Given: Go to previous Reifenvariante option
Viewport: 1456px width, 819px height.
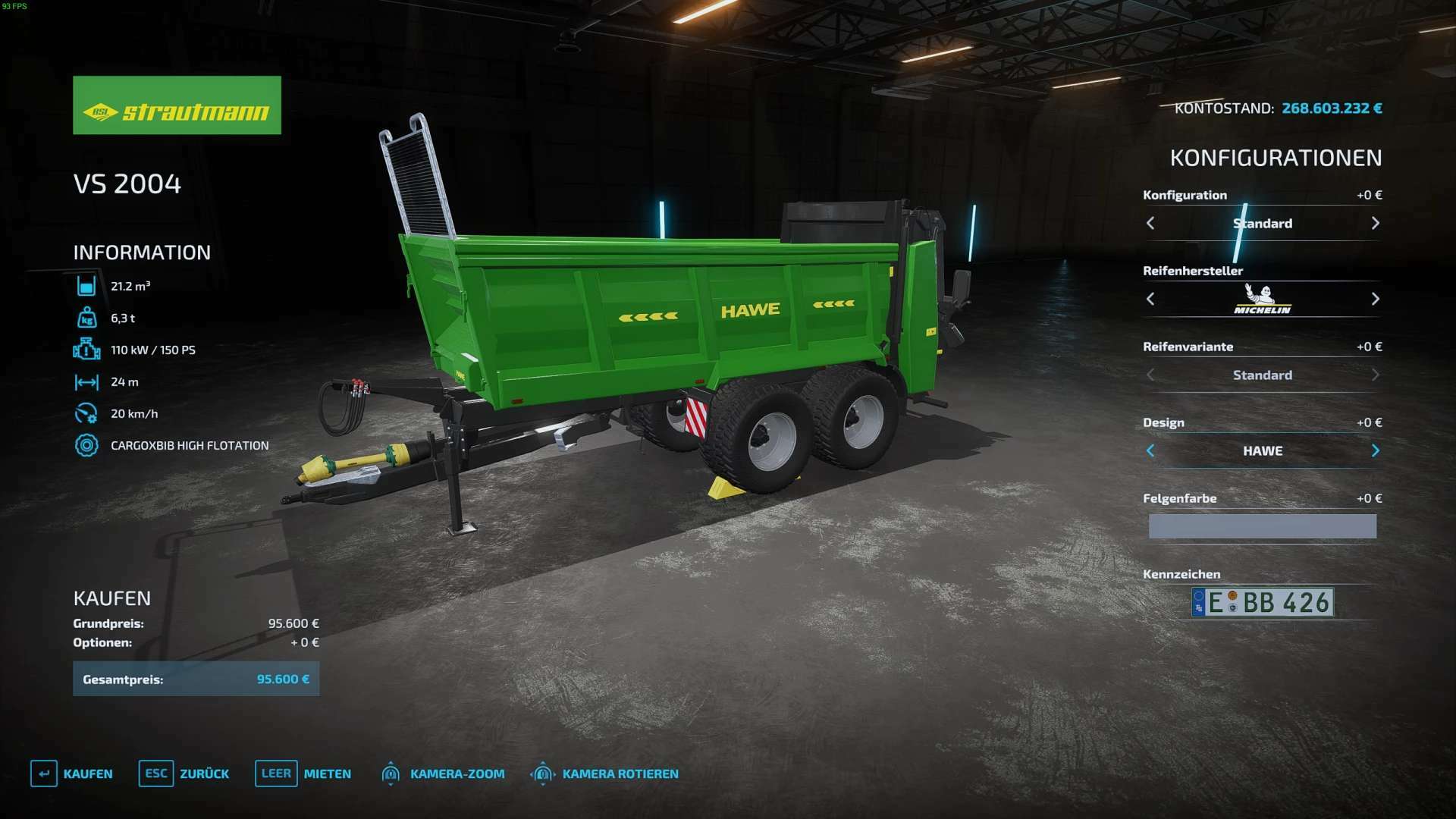Looking at the screenshot, I should (x=1150, y=375).
